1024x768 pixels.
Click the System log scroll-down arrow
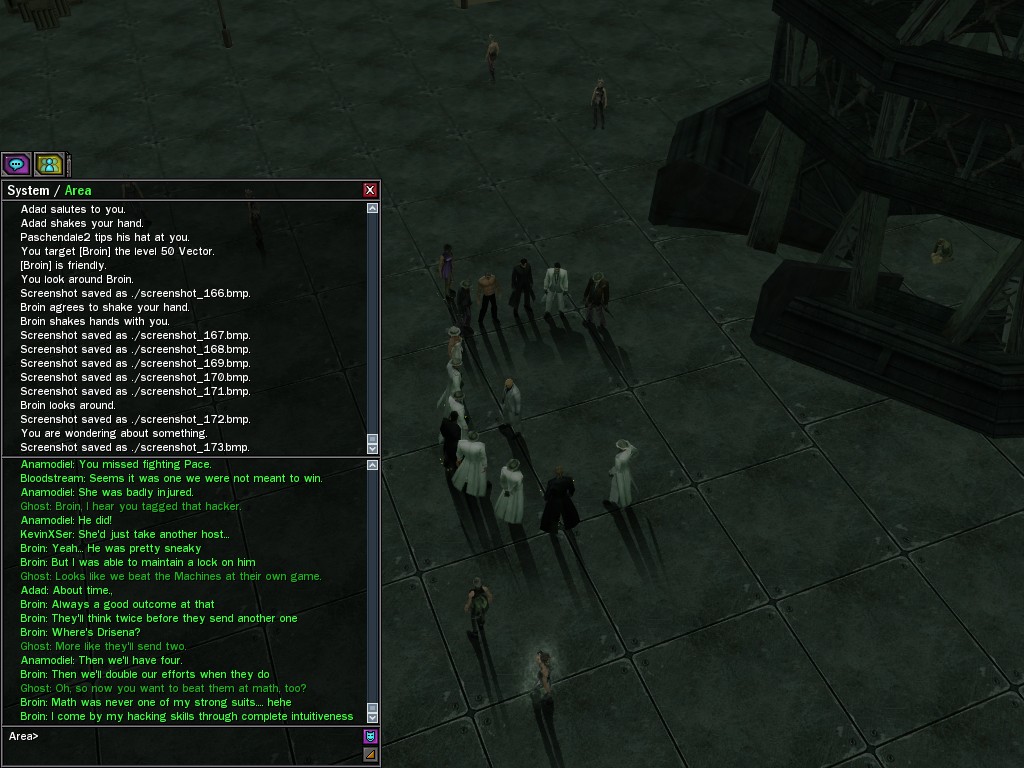click(373, 449)
